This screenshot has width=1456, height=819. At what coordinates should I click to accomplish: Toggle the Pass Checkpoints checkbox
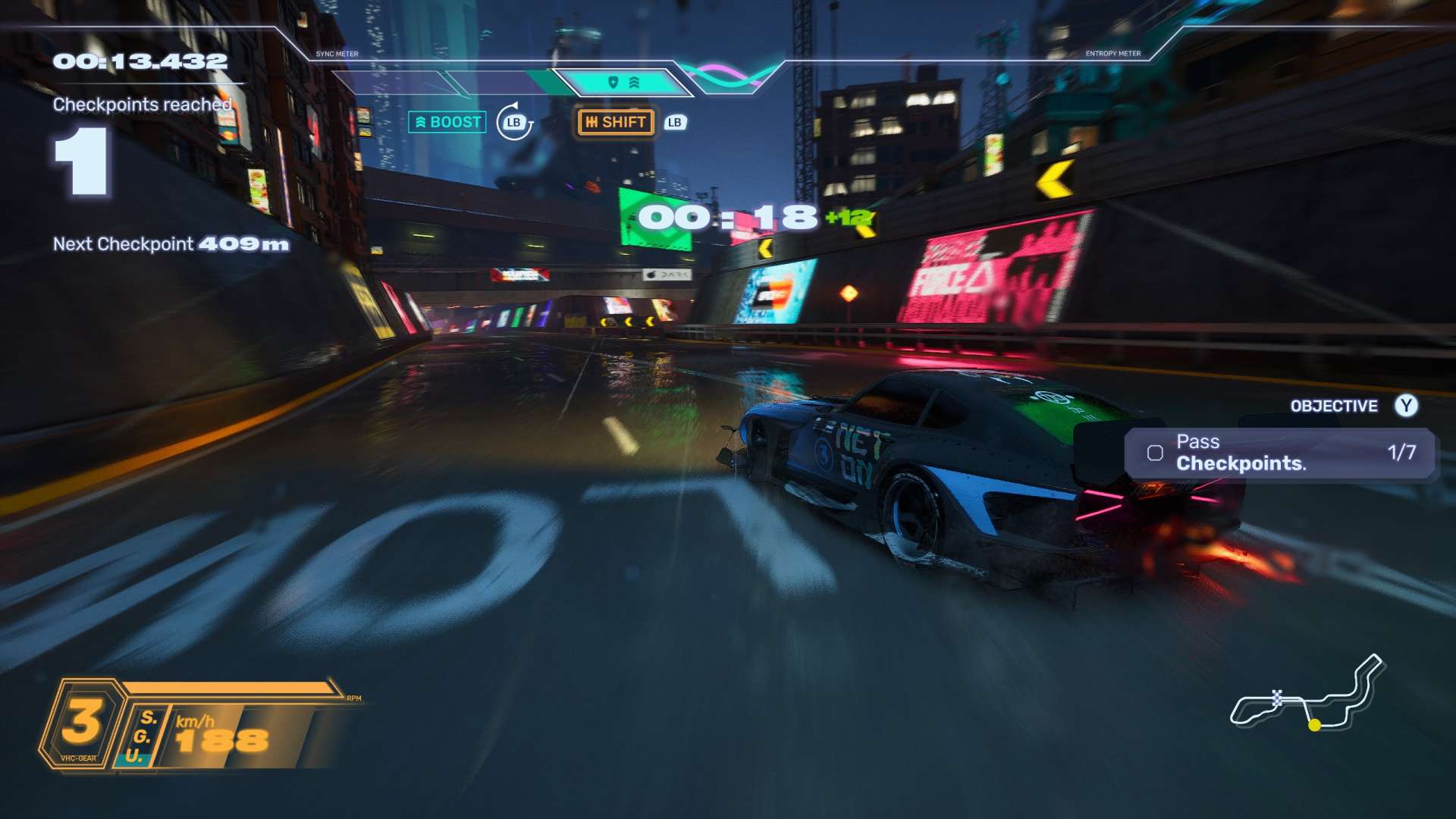[1155, 453]
